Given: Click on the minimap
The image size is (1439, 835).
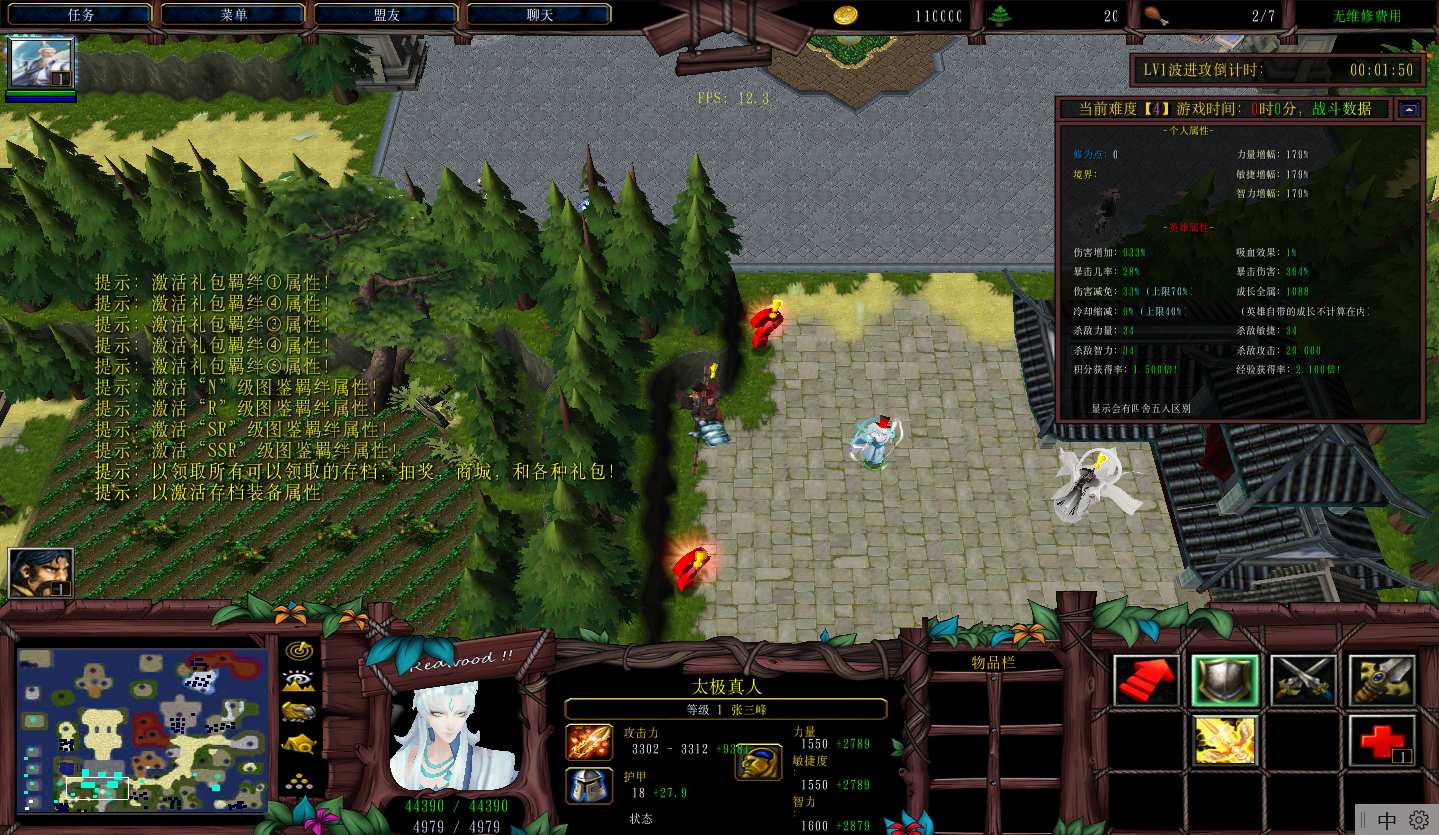Looking at the screenshot, I should click(x=142, y=728).
